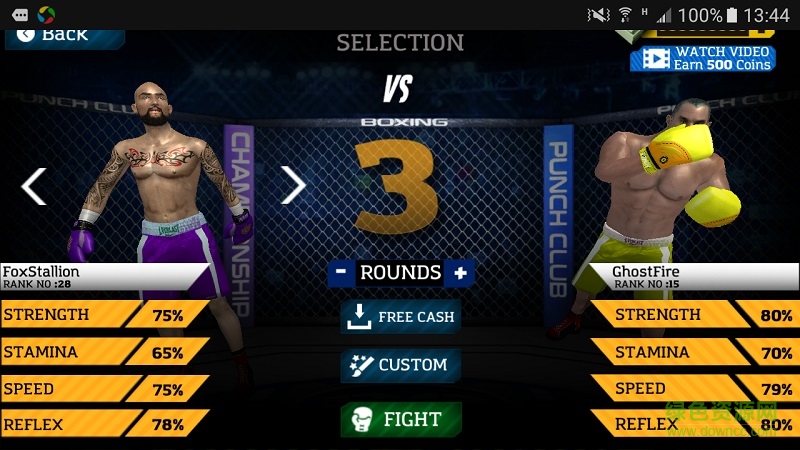Open the Free Cash offer

point(400,317)
